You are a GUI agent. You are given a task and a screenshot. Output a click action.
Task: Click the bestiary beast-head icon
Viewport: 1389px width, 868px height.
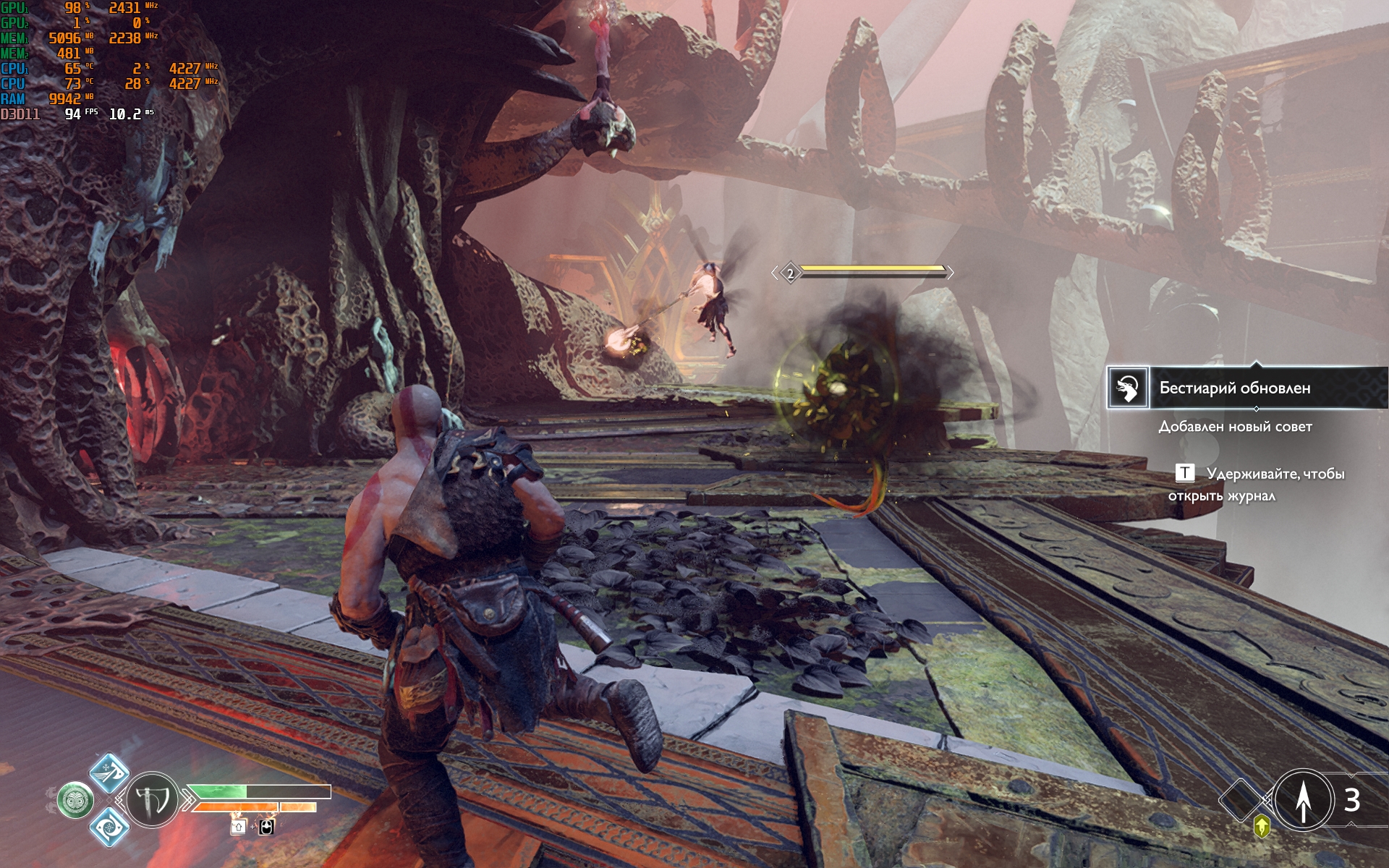pyautogui.click(x=1128, y=388)
